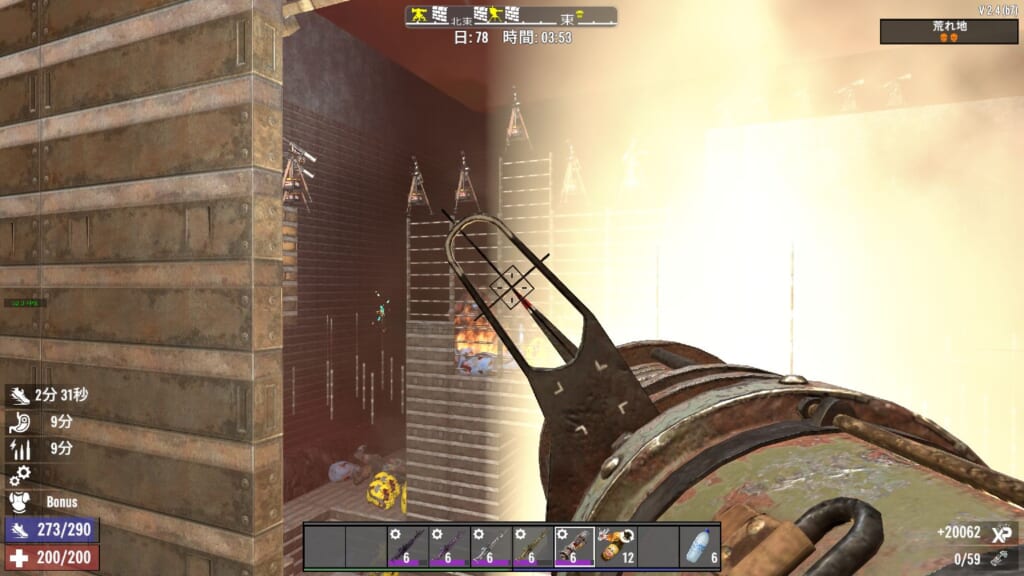Select the water bottle hotbar slot
Image resolution: width=1024 pixels, height=576 pixels.
click(699, 547)
